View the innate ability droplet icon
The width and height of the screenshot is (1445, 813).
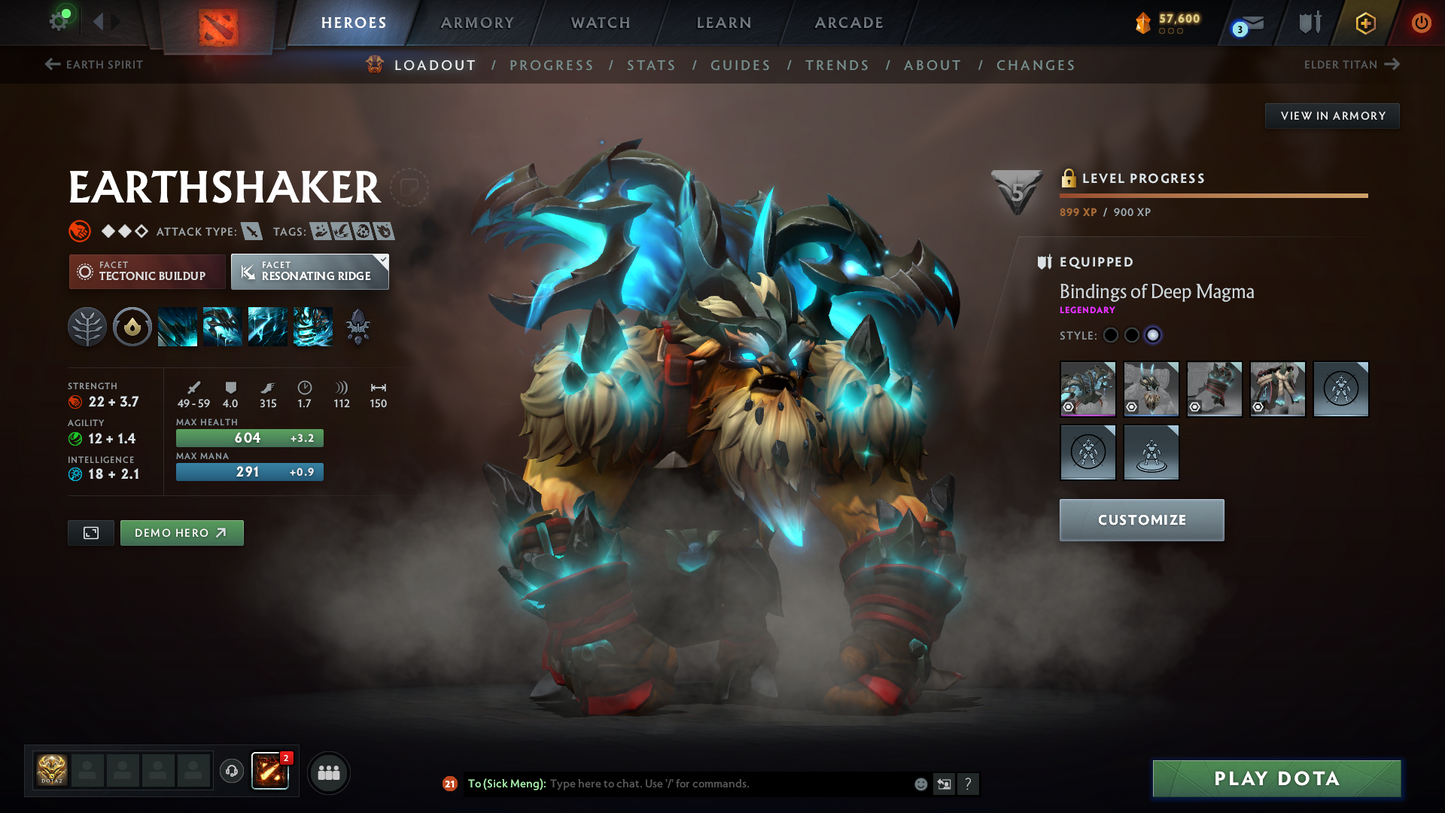coord(132,326)
